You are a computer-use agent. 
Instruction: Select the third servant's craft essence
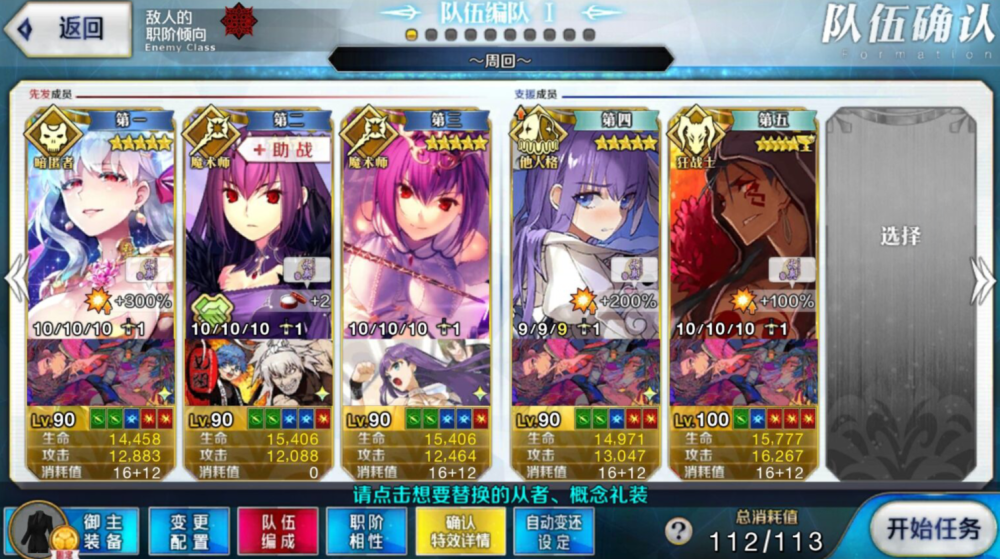tap(416, 372)
